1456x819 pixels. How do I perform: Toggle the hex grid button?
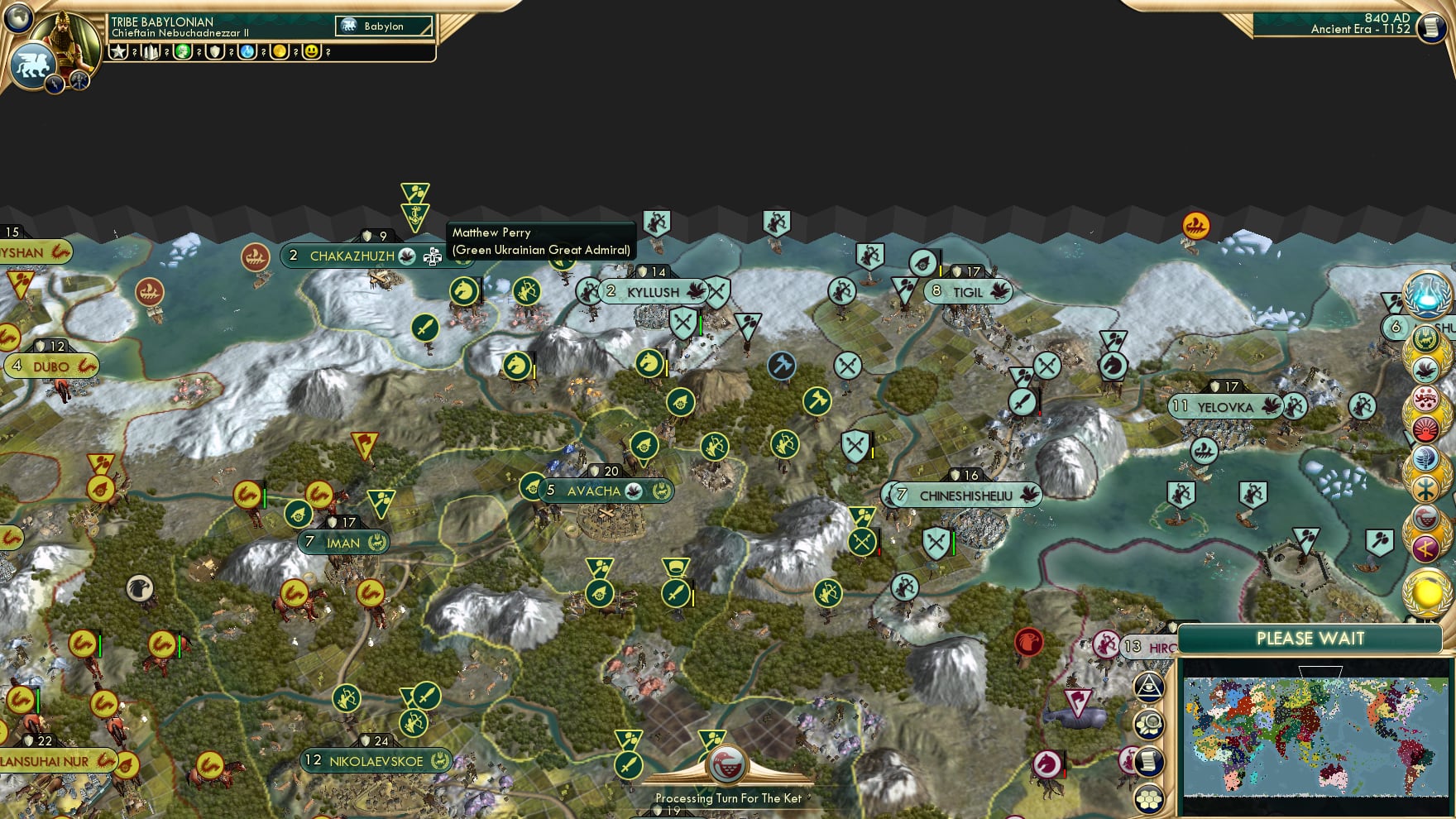click(1149, 798)
